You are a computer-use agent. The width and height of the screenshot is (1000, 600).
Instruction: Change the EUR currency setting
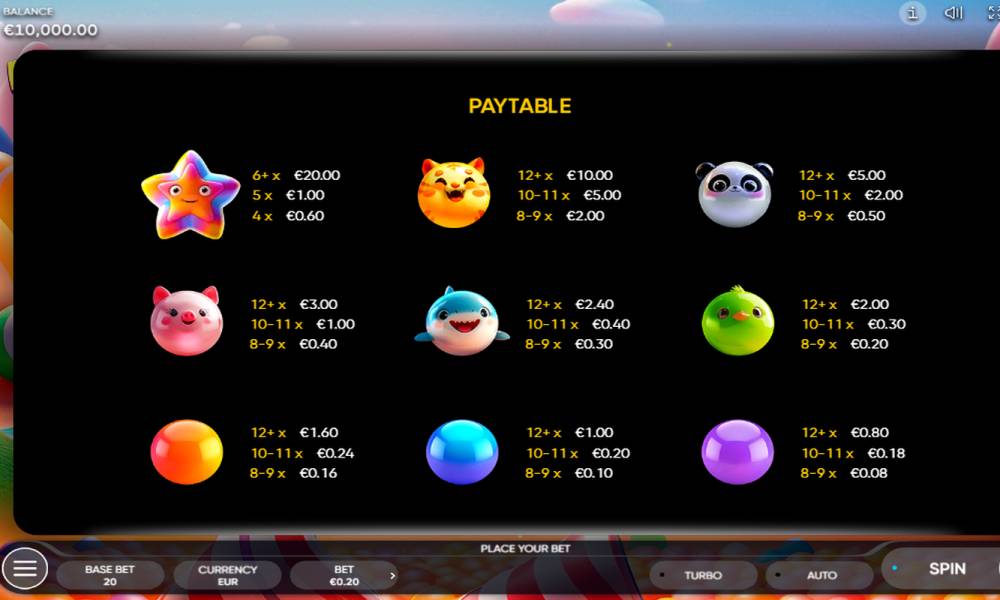pos(227,575)
